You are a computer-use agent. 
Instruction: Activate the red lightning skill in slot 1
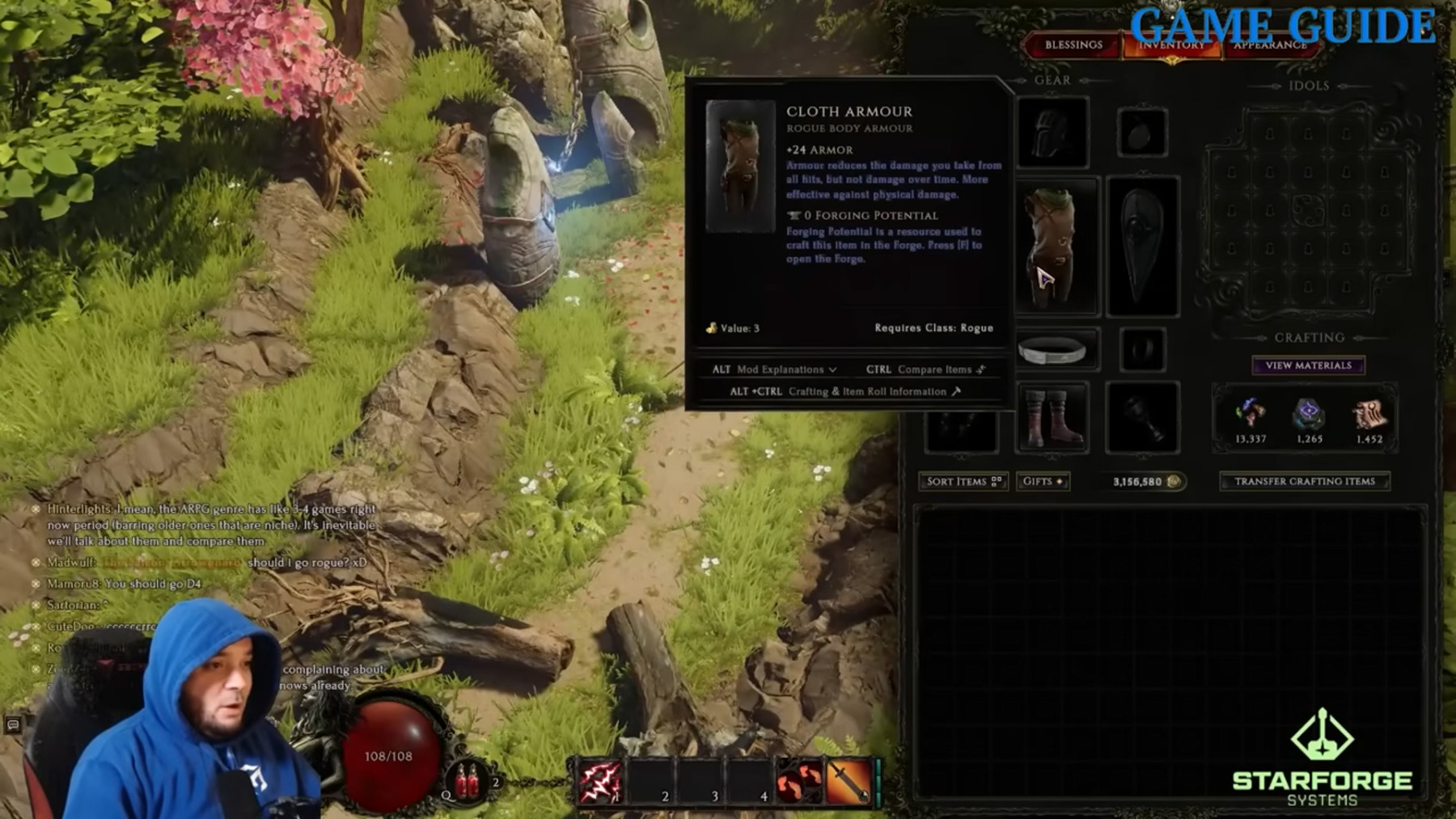tap(599, 781)
